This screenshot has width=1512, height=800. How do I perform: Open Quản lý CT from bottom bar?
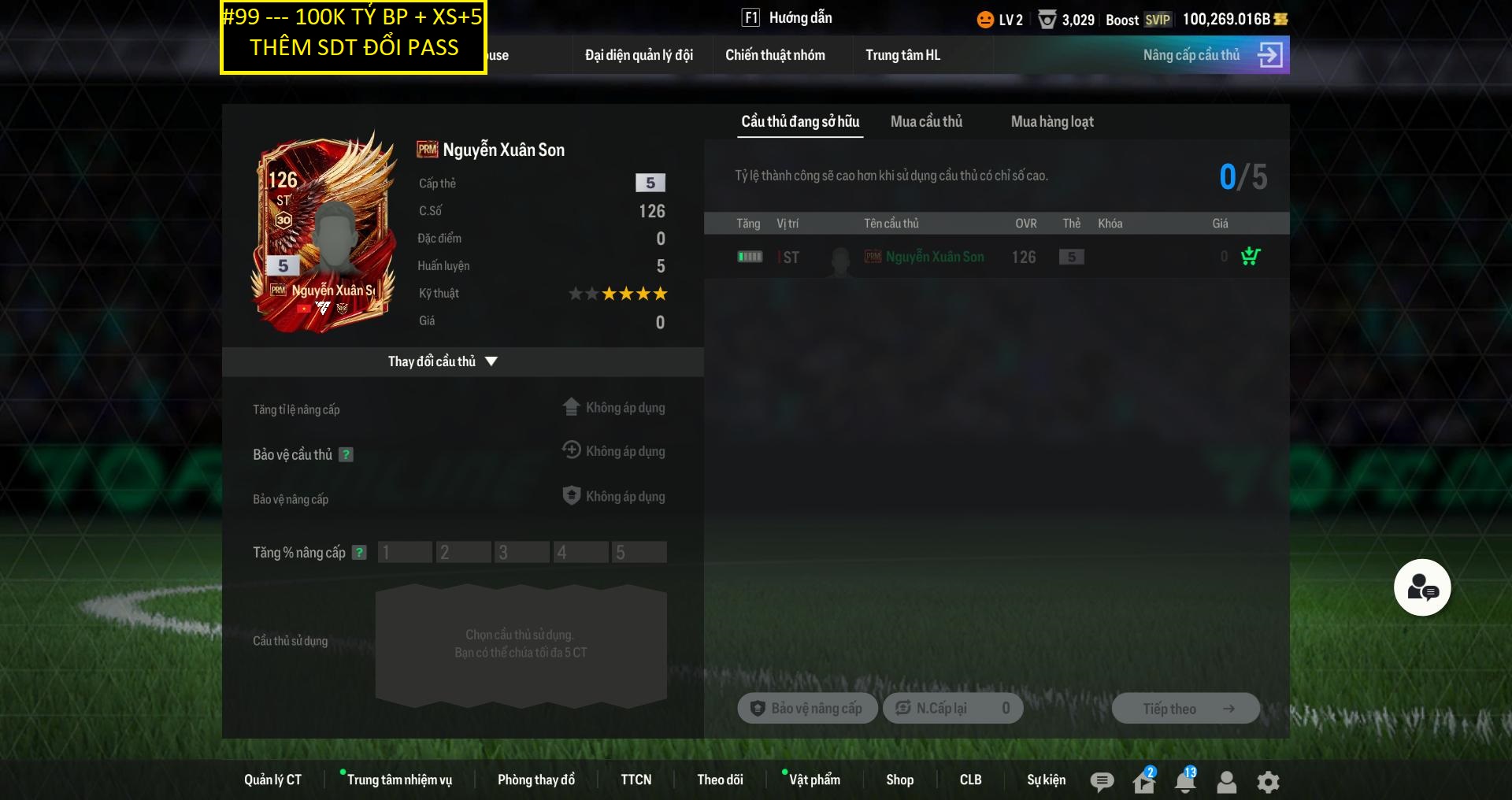pos(272,780)
